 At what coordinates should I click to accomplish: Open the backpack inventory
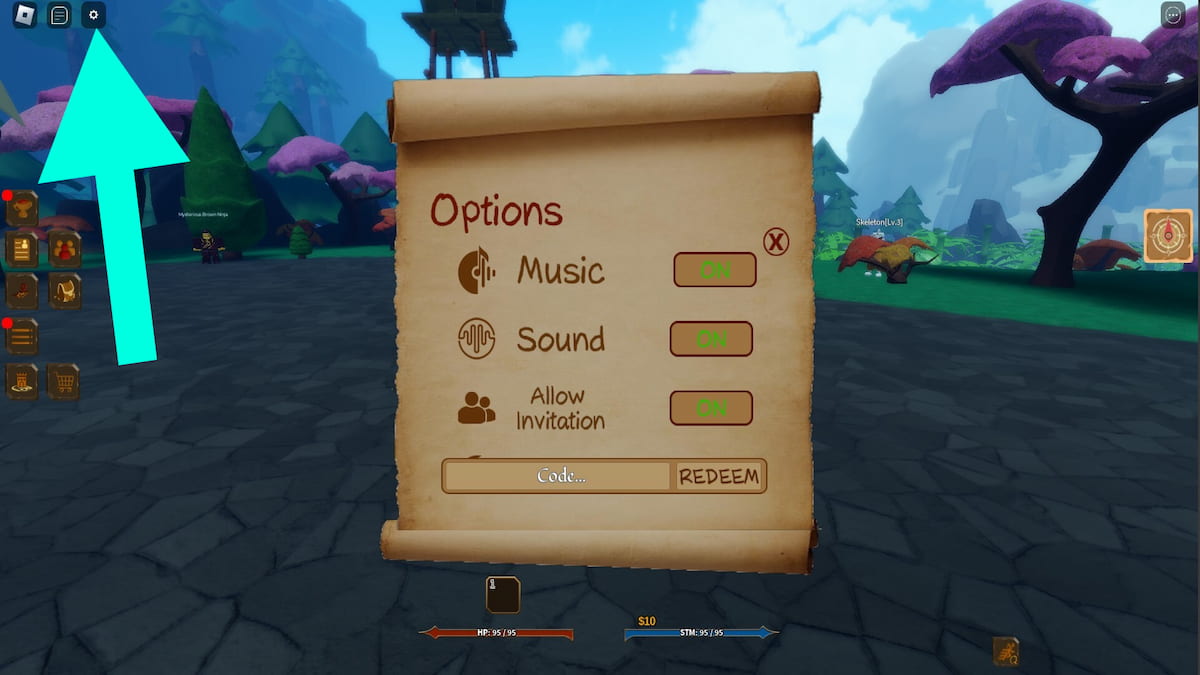(65, 291)
